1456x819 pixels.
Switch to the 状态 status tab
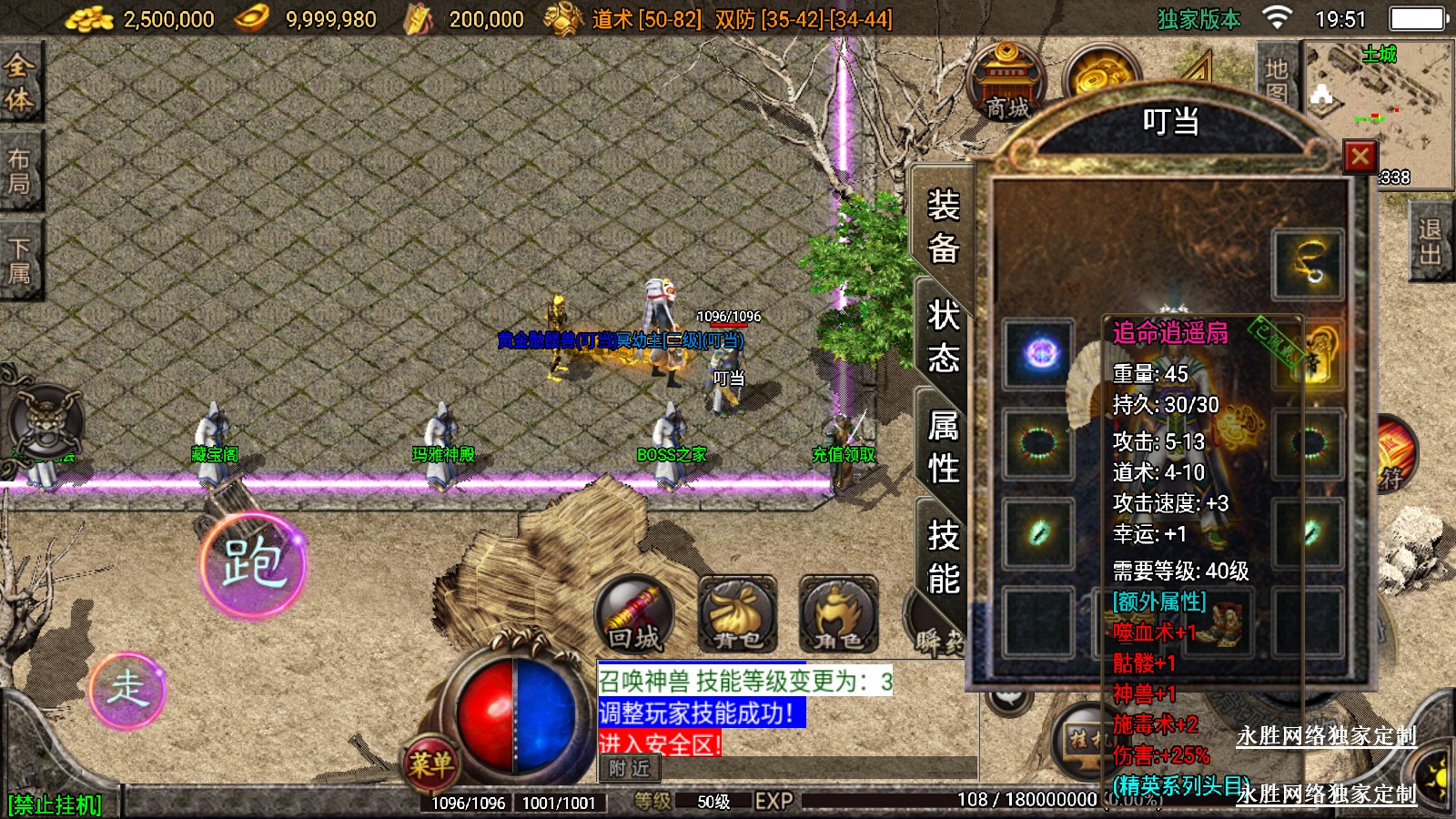coord(943,337)
